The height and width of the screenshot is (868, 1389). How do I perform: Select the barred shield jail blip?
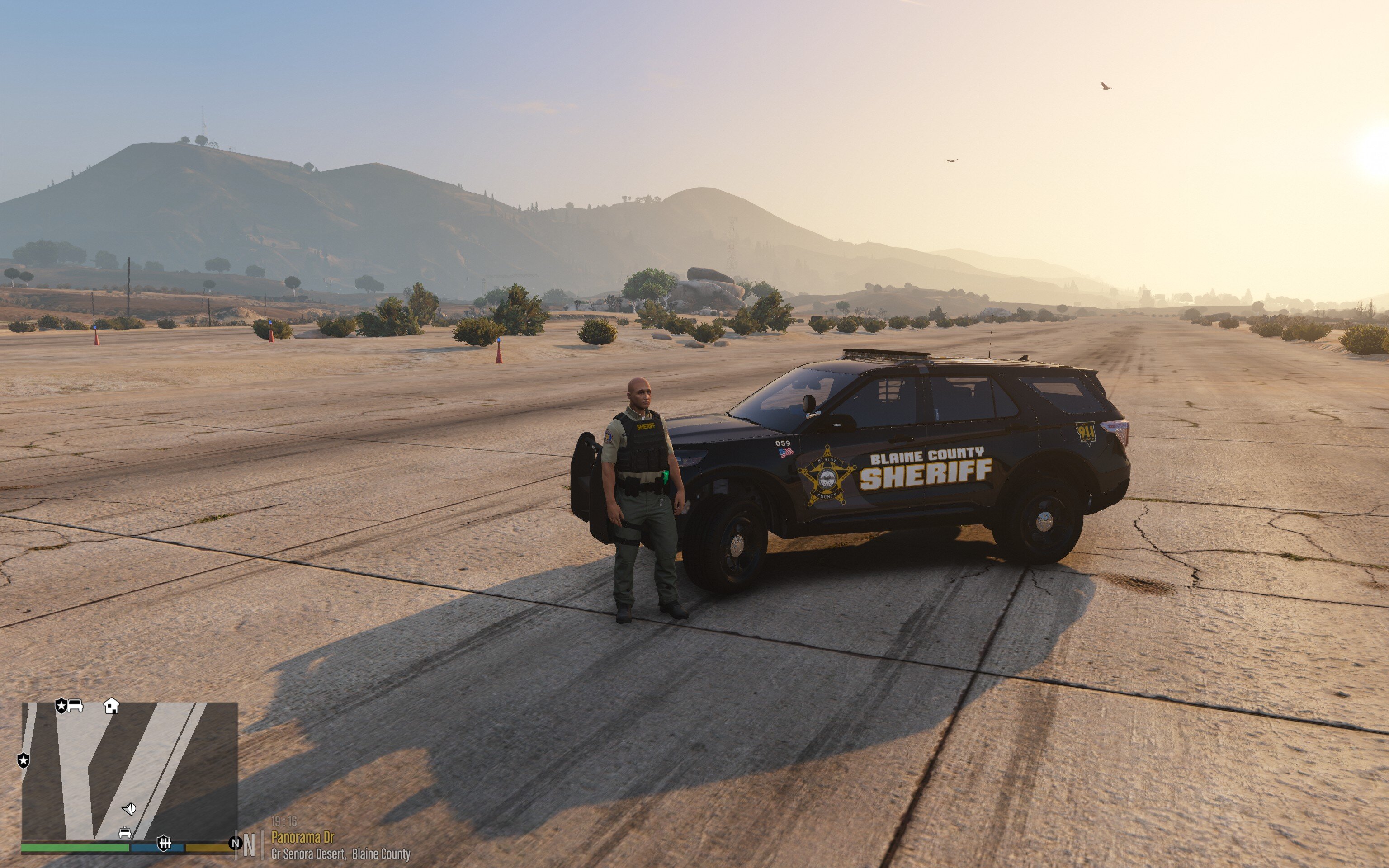[x=164, y=843]
